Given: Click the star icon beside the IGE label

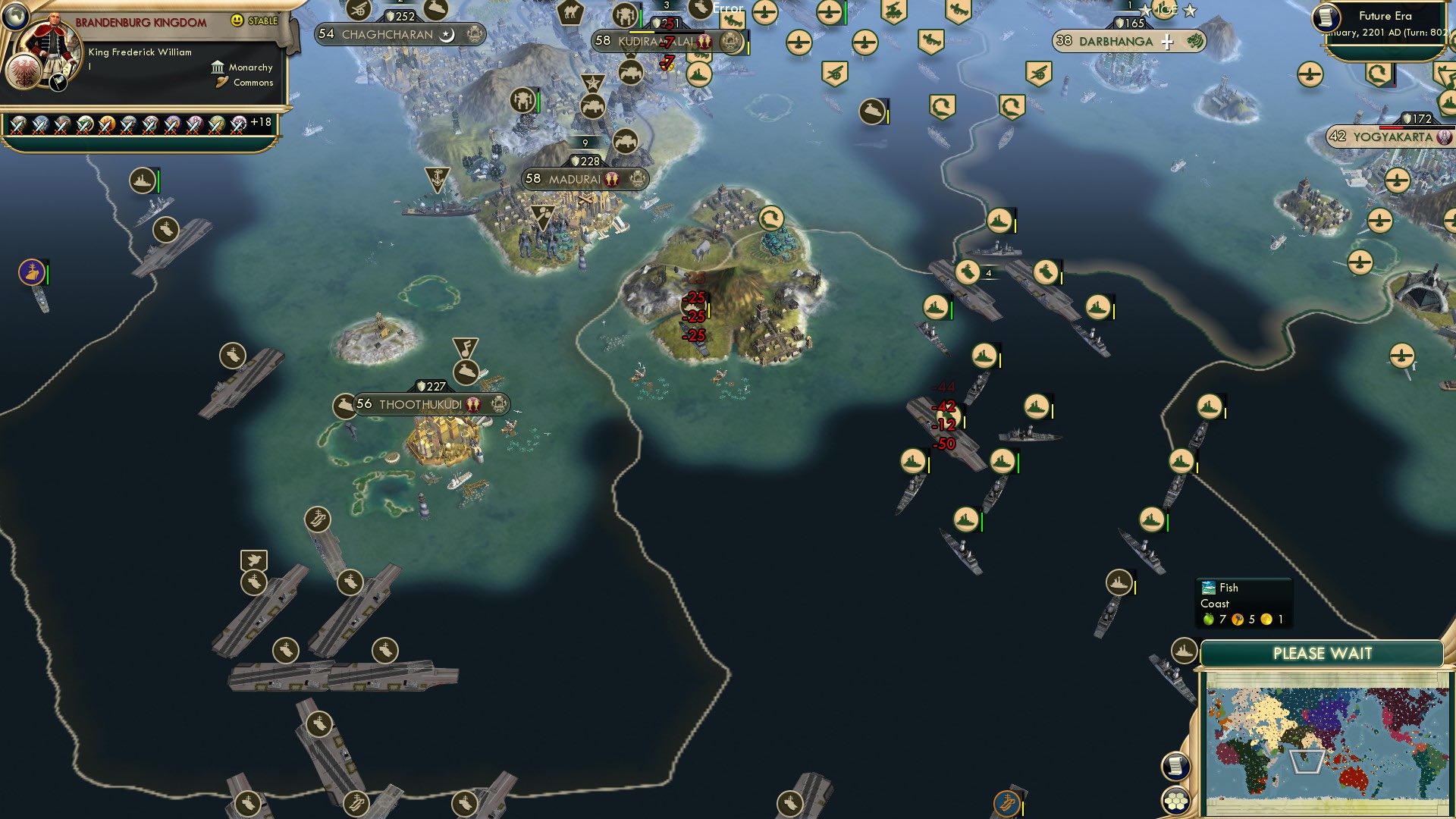Looking at the screenshot, I should coord(1189,11).
